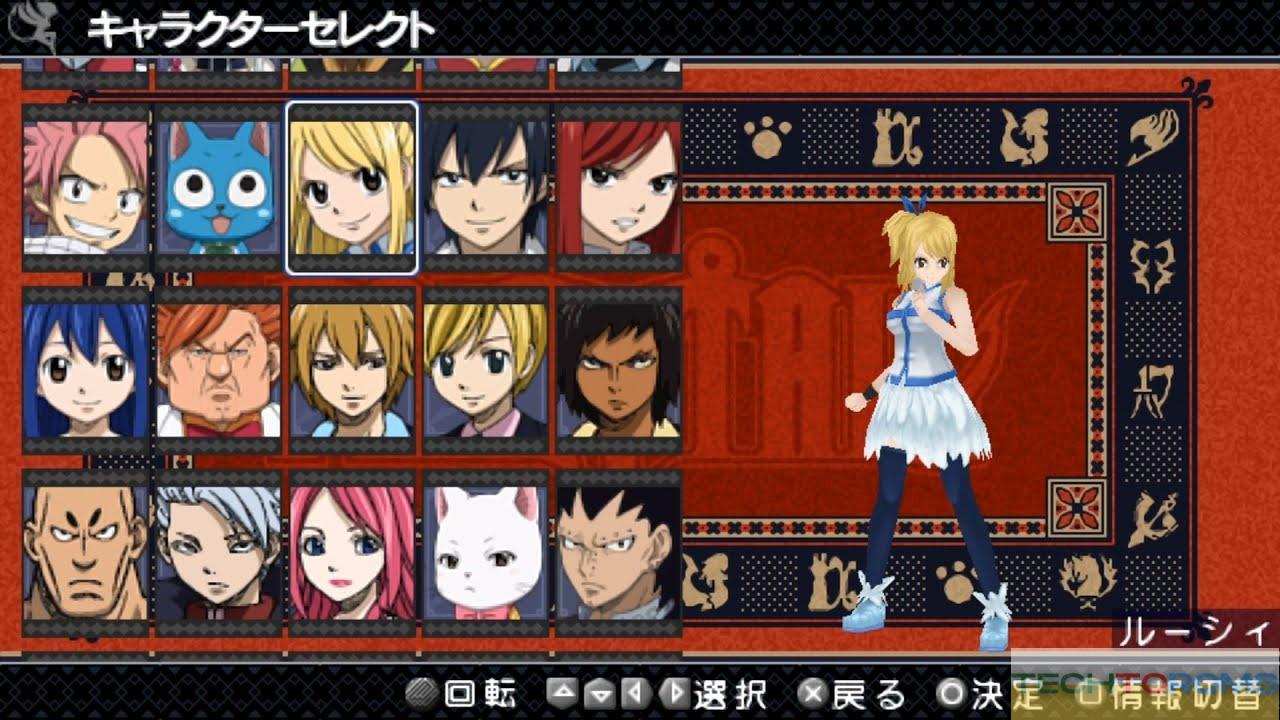Choose the blue cat Happy portrait
Viewport: 1280px width, 720px height.
(x=218, y=188)
